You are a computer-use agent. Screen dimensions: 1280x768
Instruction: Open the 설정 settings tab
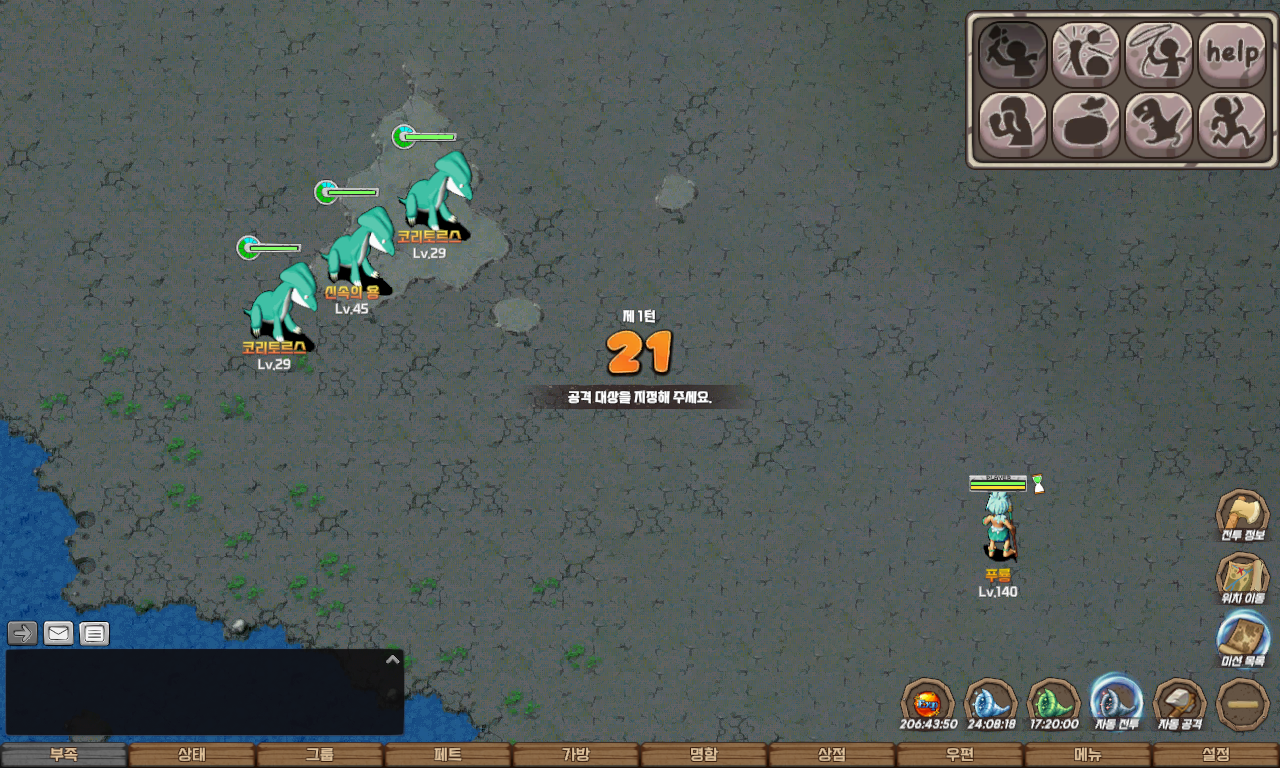(1216, 755)
